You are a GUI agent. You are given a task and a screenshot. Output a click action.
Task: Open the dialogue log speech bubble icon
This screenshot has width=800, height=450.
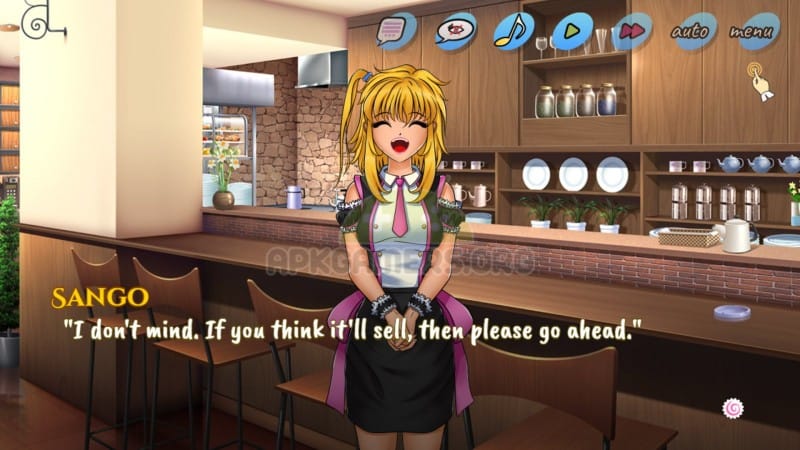tap(395, 31)
